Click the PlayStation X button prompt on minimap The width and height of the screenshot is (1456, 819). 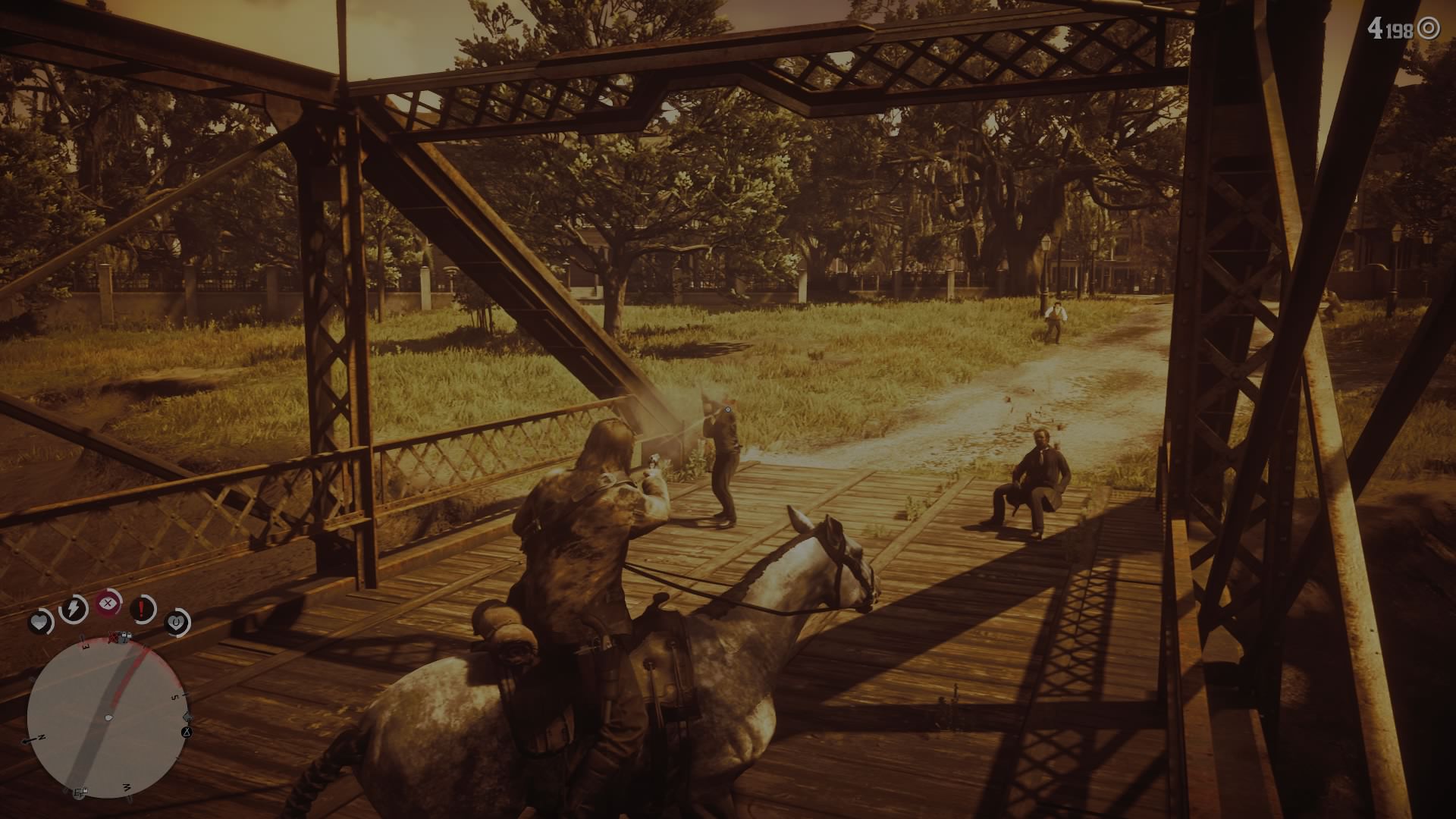pos(186,733)
